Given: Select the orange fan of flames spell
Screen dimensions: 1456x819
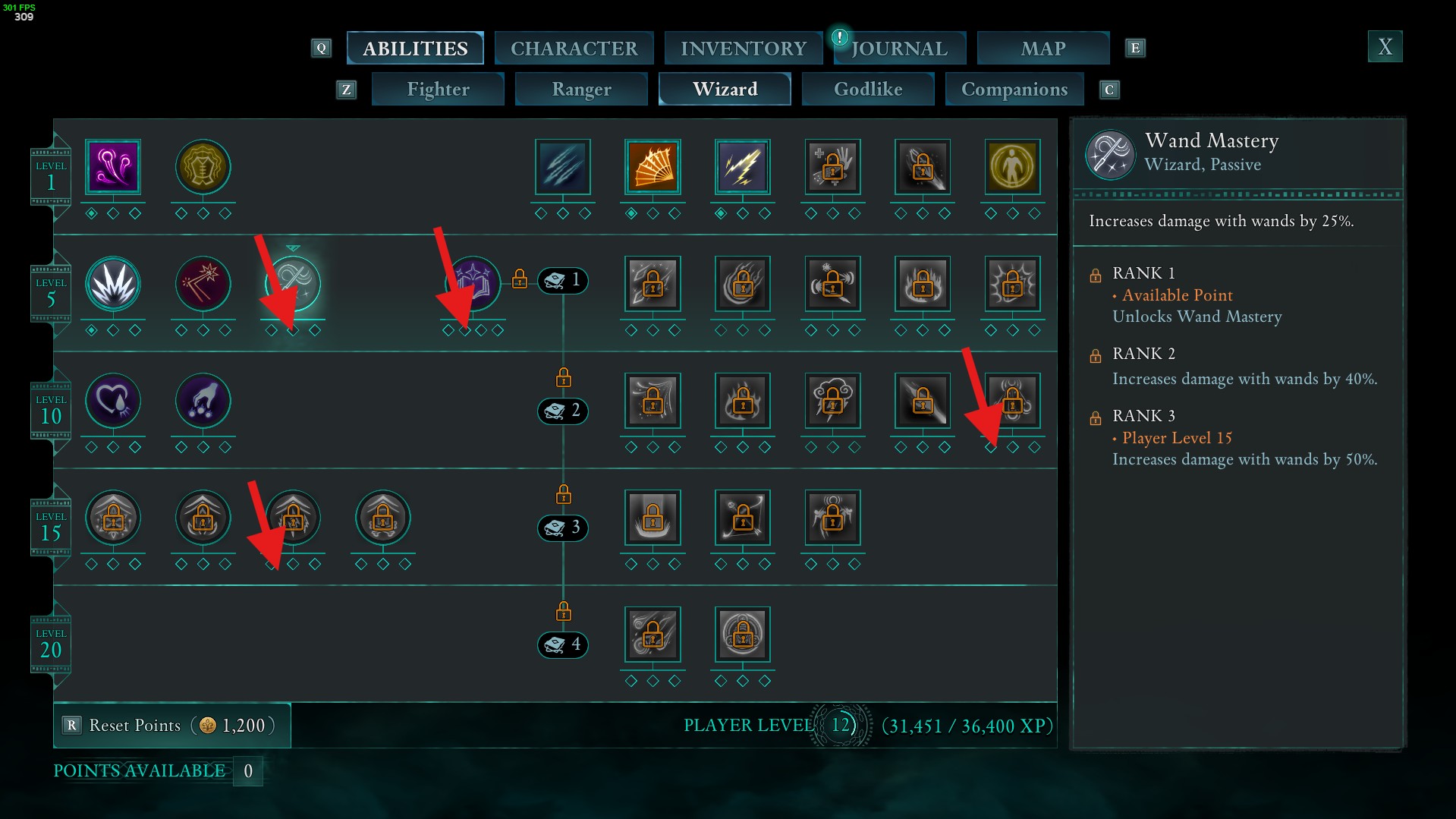Looking at the screenshot, I should point(653,167).
